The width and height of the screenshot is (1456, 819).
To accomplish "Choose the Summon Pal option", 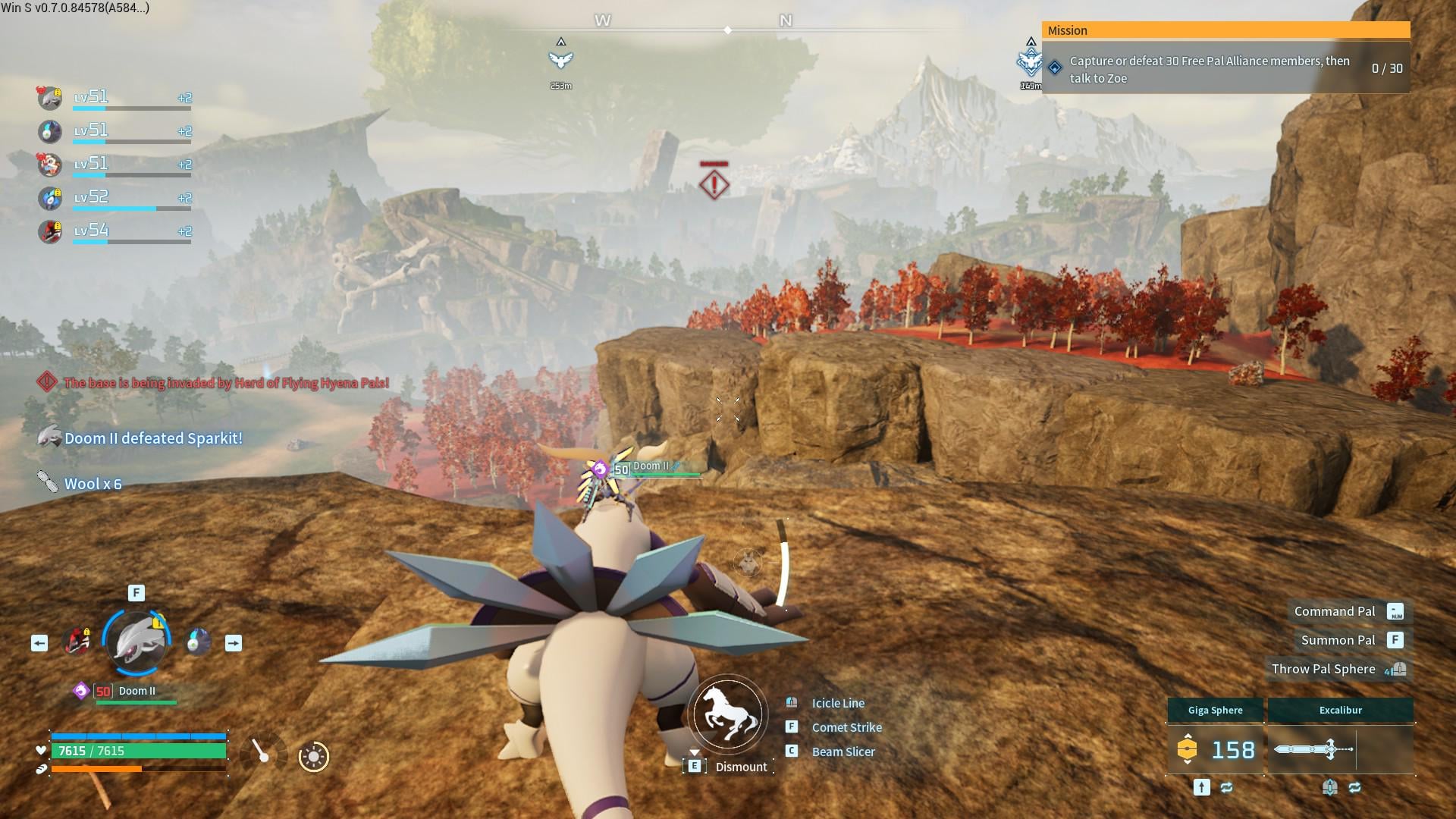I will pyautogui.click(x=1338, y=641).
